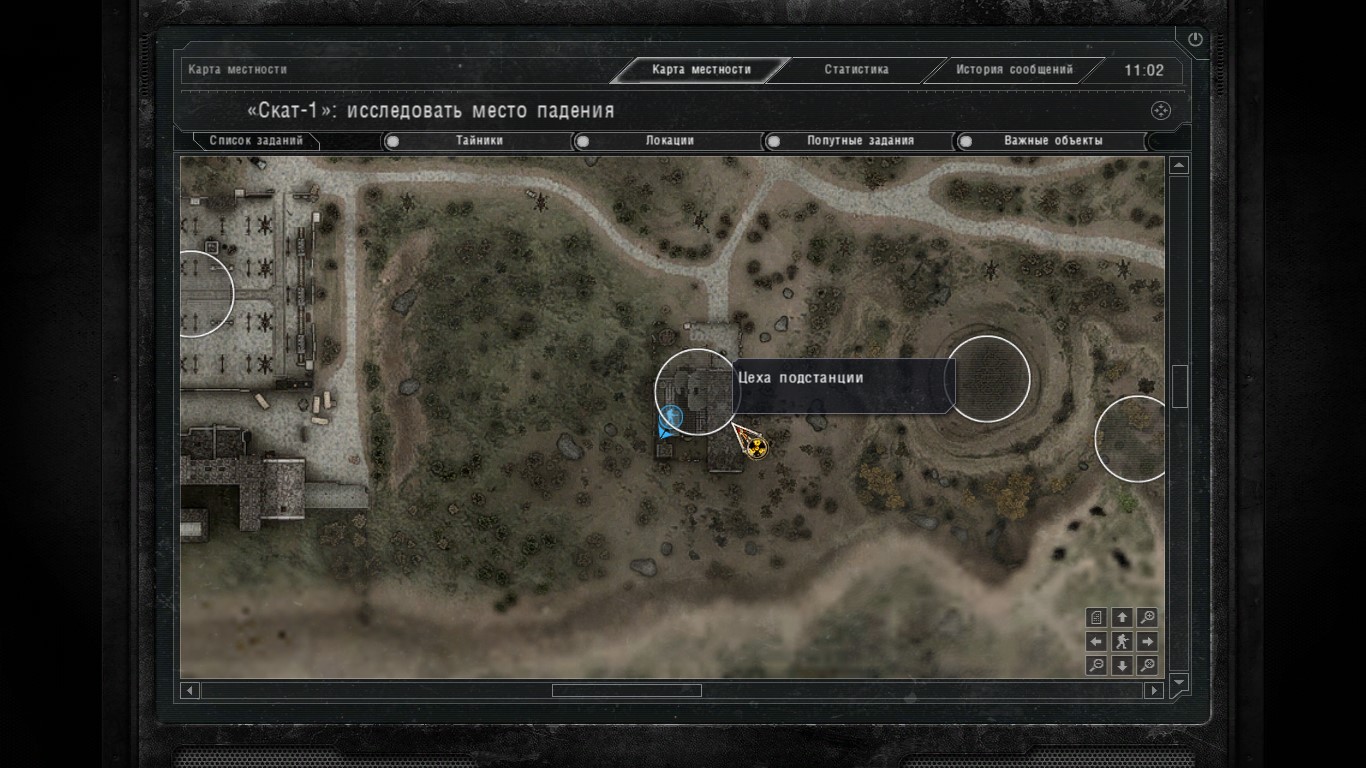Open the История сообщений tab

tap(1013, 70)
